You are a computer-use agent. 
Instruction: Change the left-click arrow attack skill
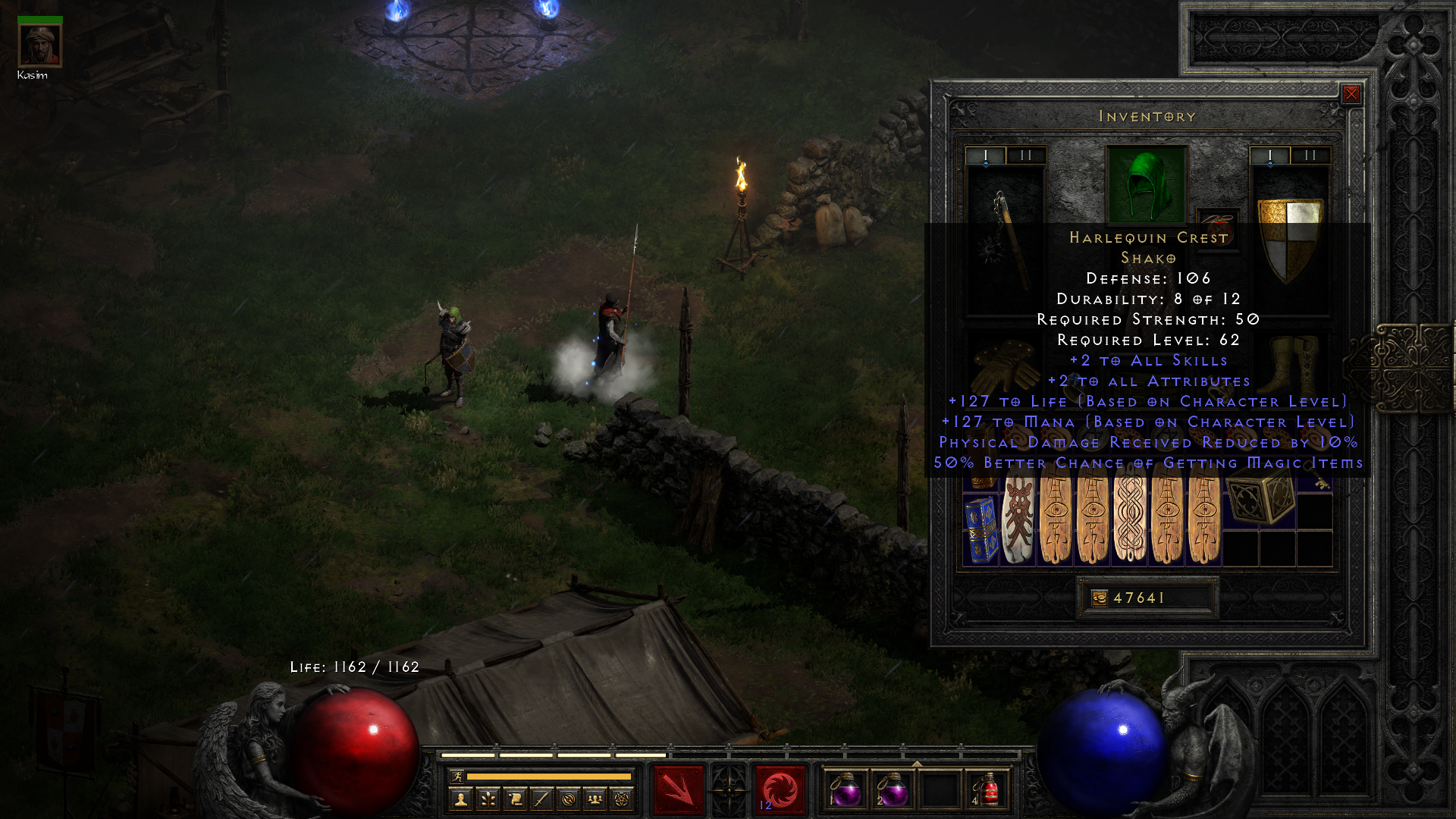(678, 790)
